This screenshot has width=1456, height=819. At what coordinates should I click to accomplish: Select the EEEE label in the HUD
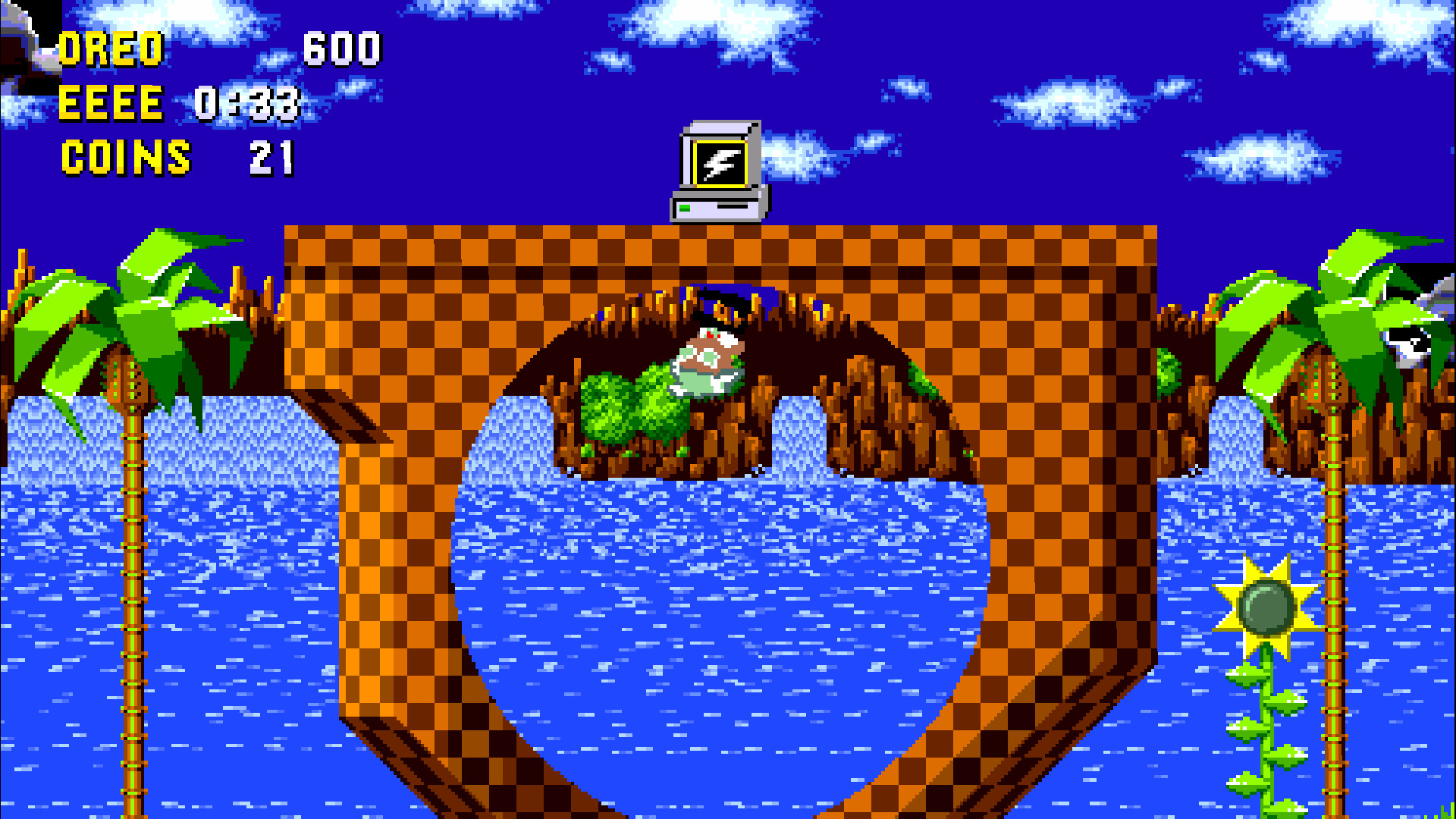(x=110, y=102)
